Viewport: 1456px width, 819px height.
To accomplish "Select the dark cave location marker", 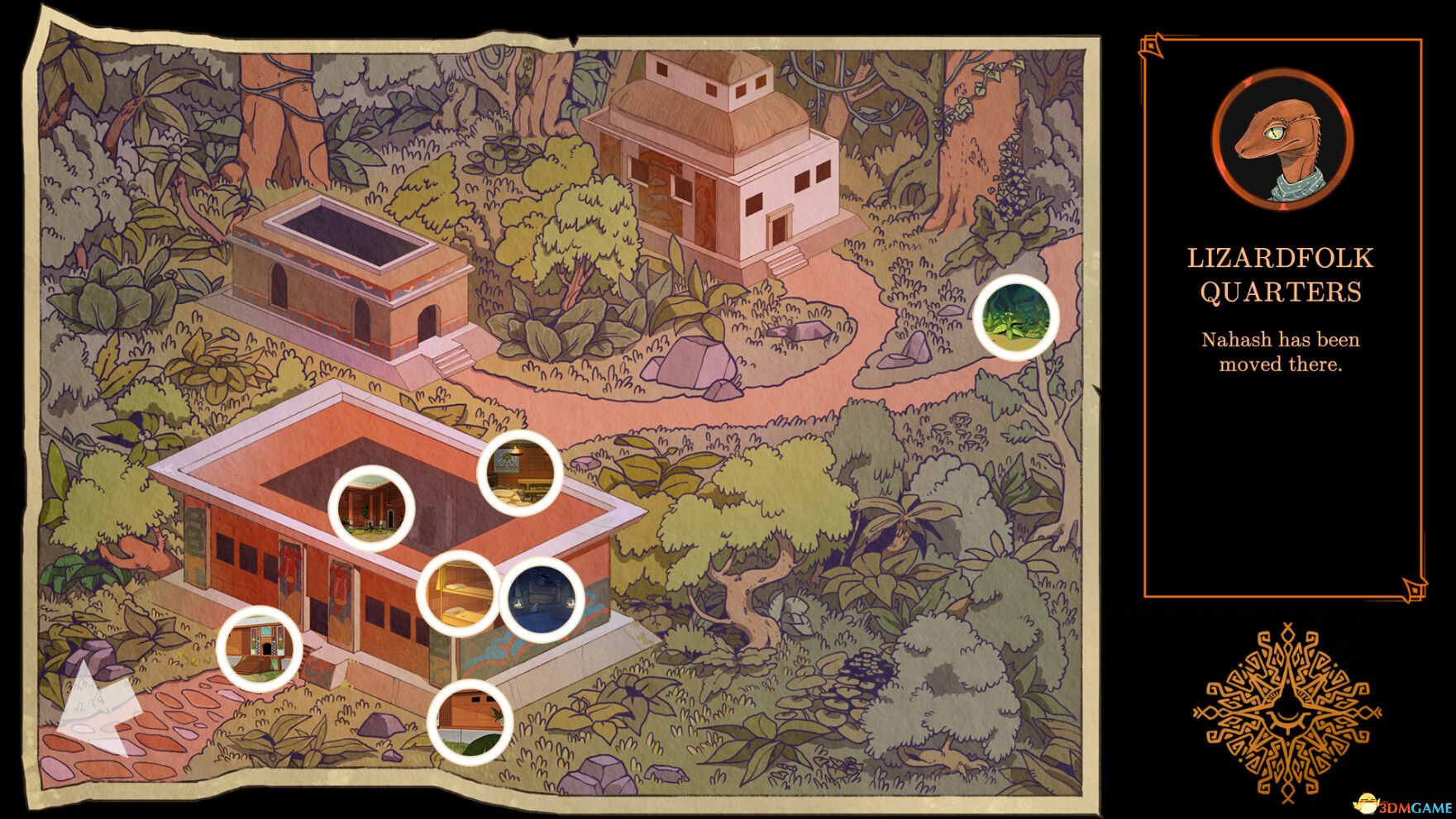I will point(543,598).
